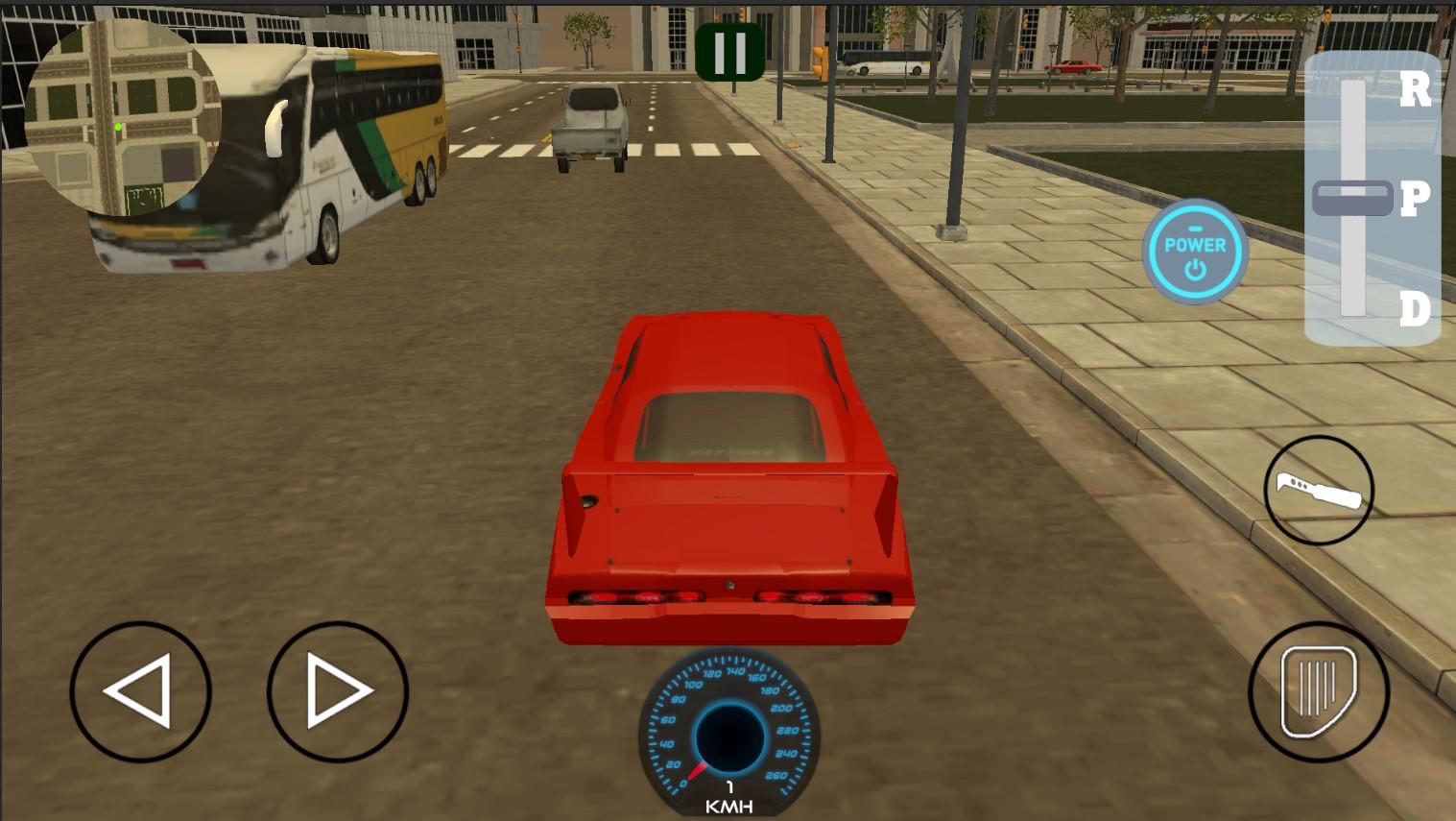Tap the green player dot on minimap

117,126
